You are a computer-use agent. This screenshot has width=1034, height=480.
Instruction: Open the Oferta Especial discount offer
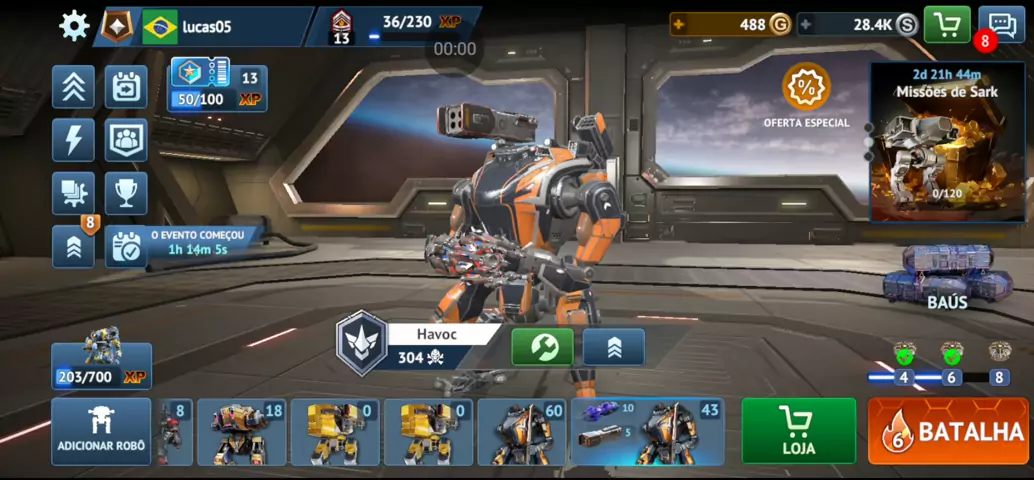806,95
